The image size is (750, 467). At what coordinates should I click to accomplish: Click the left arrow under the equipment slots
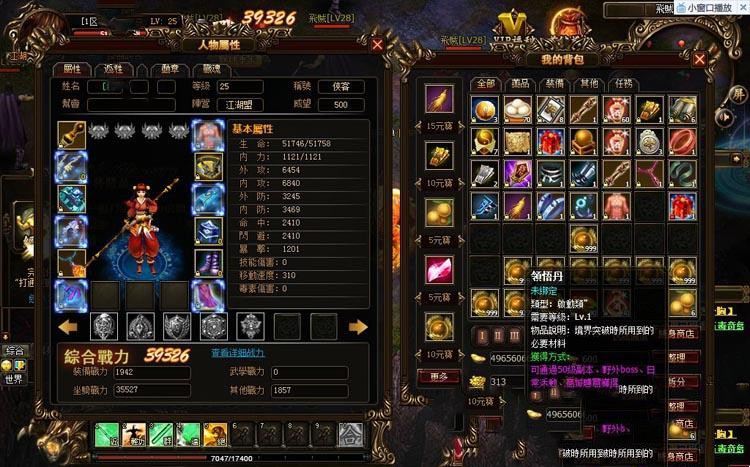[69, 326]
